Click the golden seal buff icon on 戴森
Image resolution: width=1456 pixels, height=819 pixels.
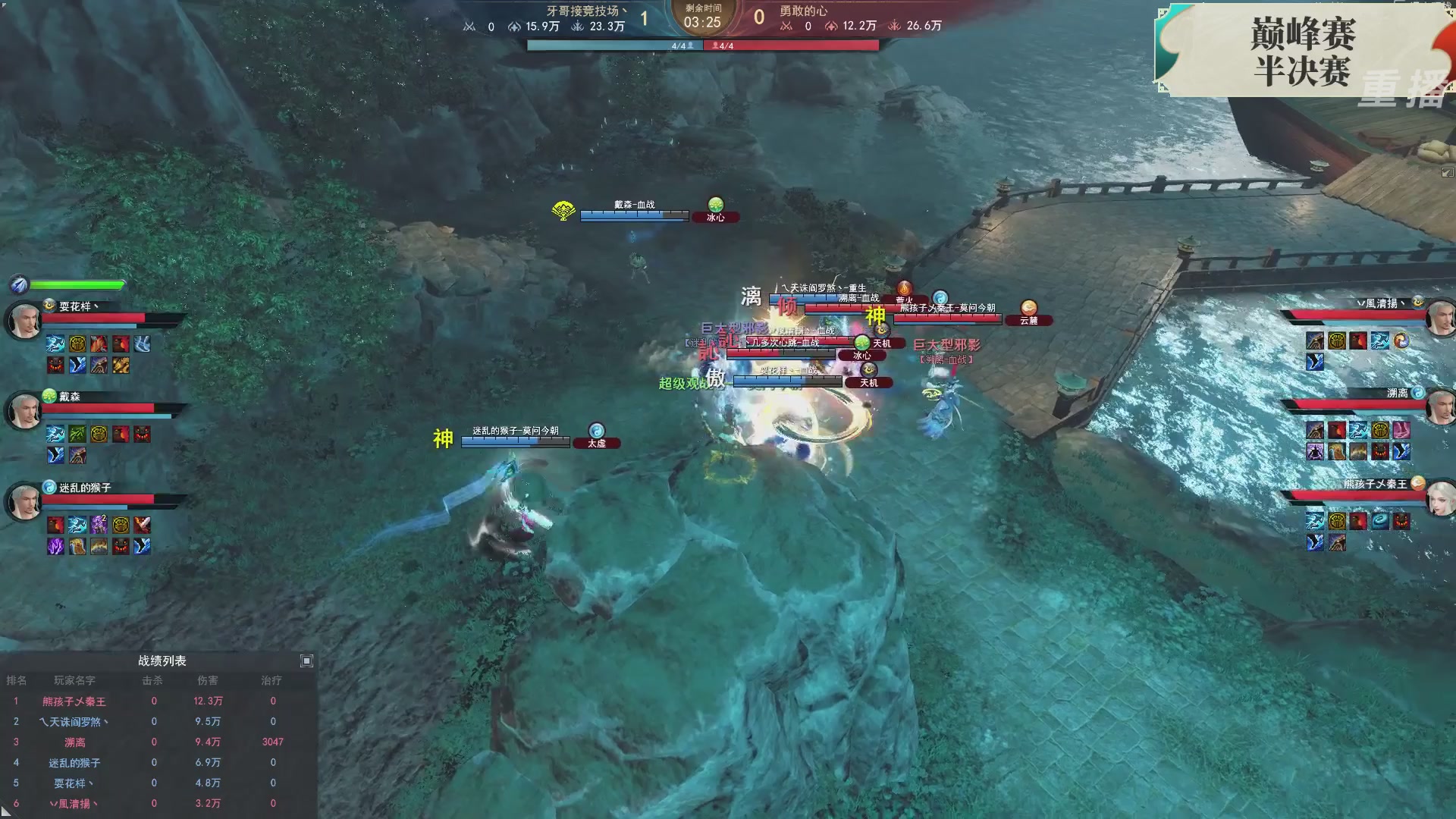99,434
